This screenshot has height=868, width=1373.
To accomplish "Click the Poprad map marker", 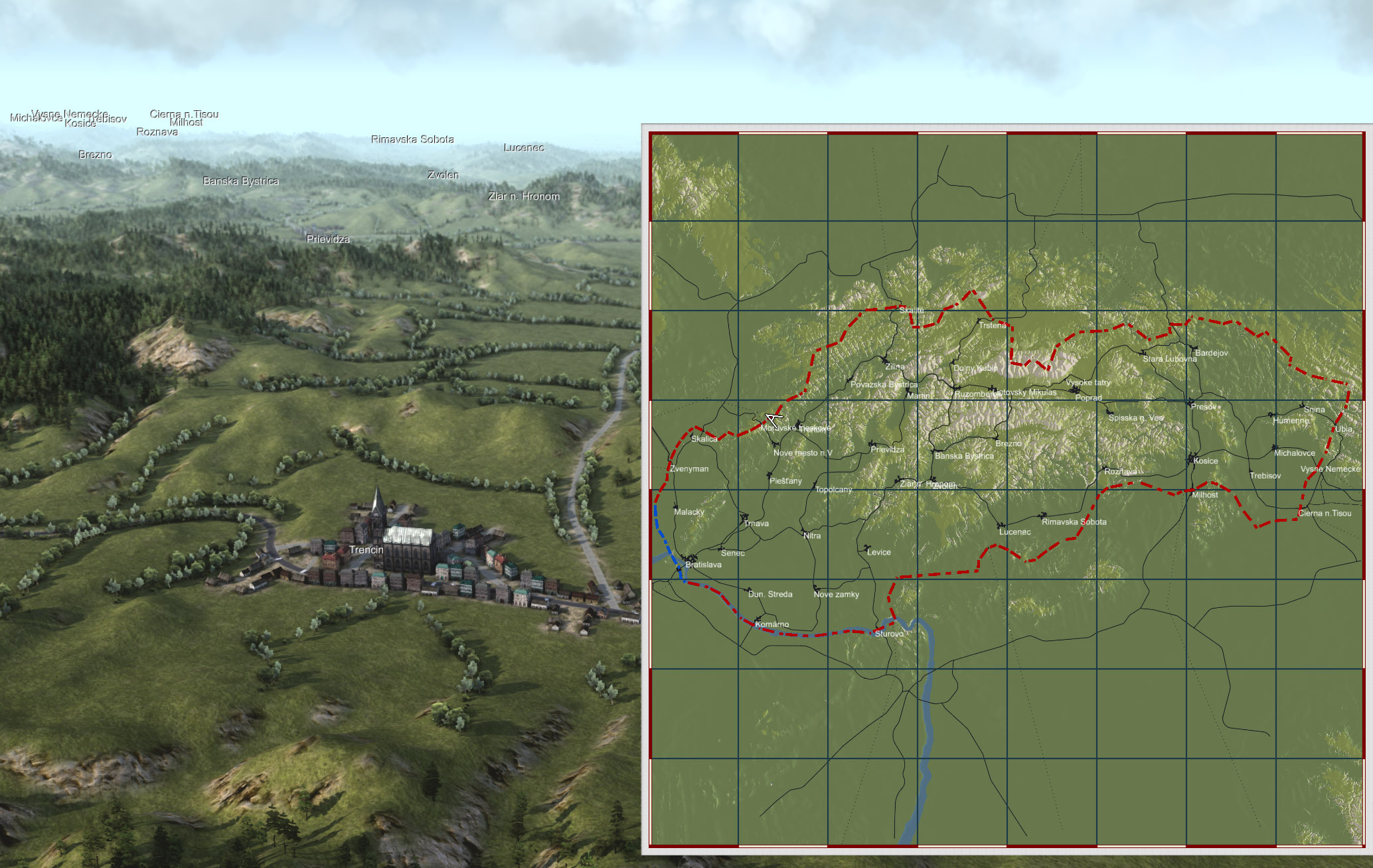I will 1088,398.
